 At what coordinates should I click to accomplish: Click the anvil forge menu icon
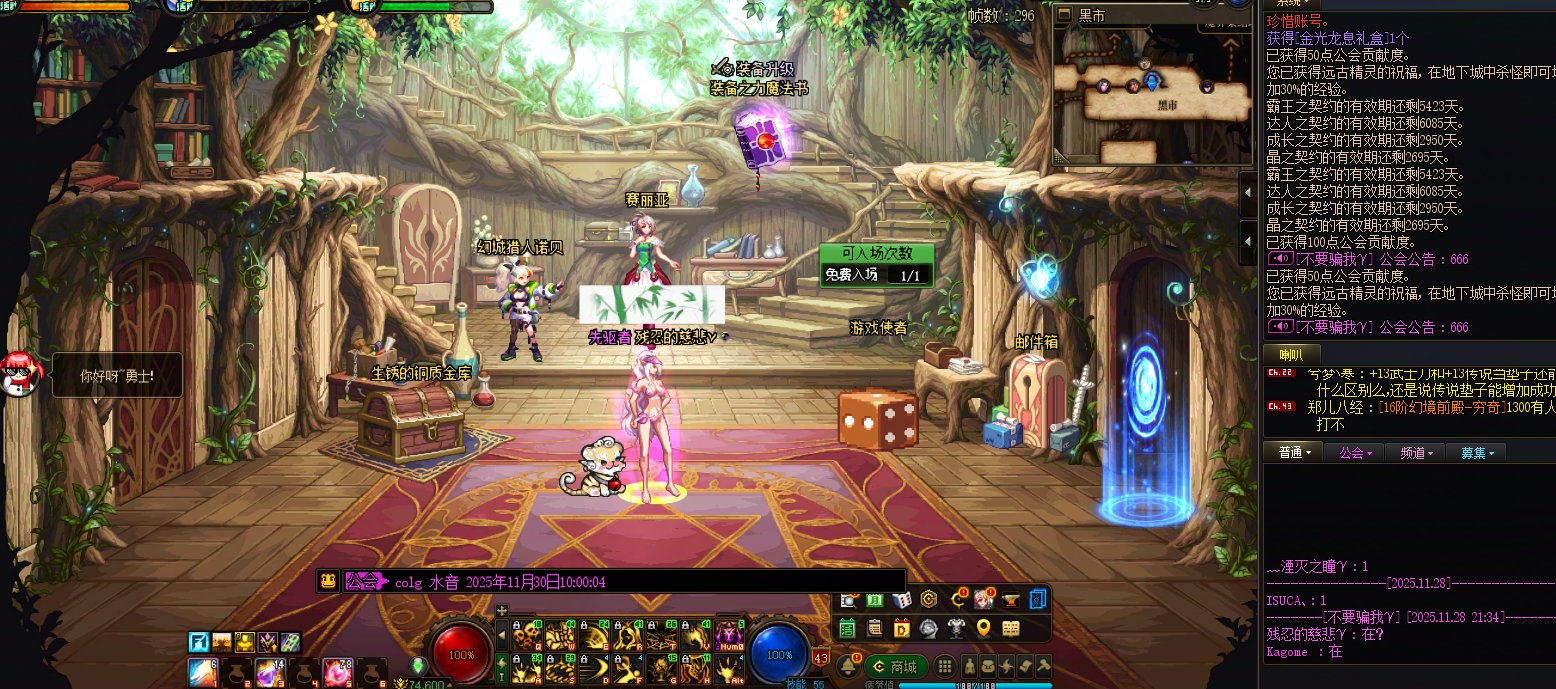(x=1010, y=599)
